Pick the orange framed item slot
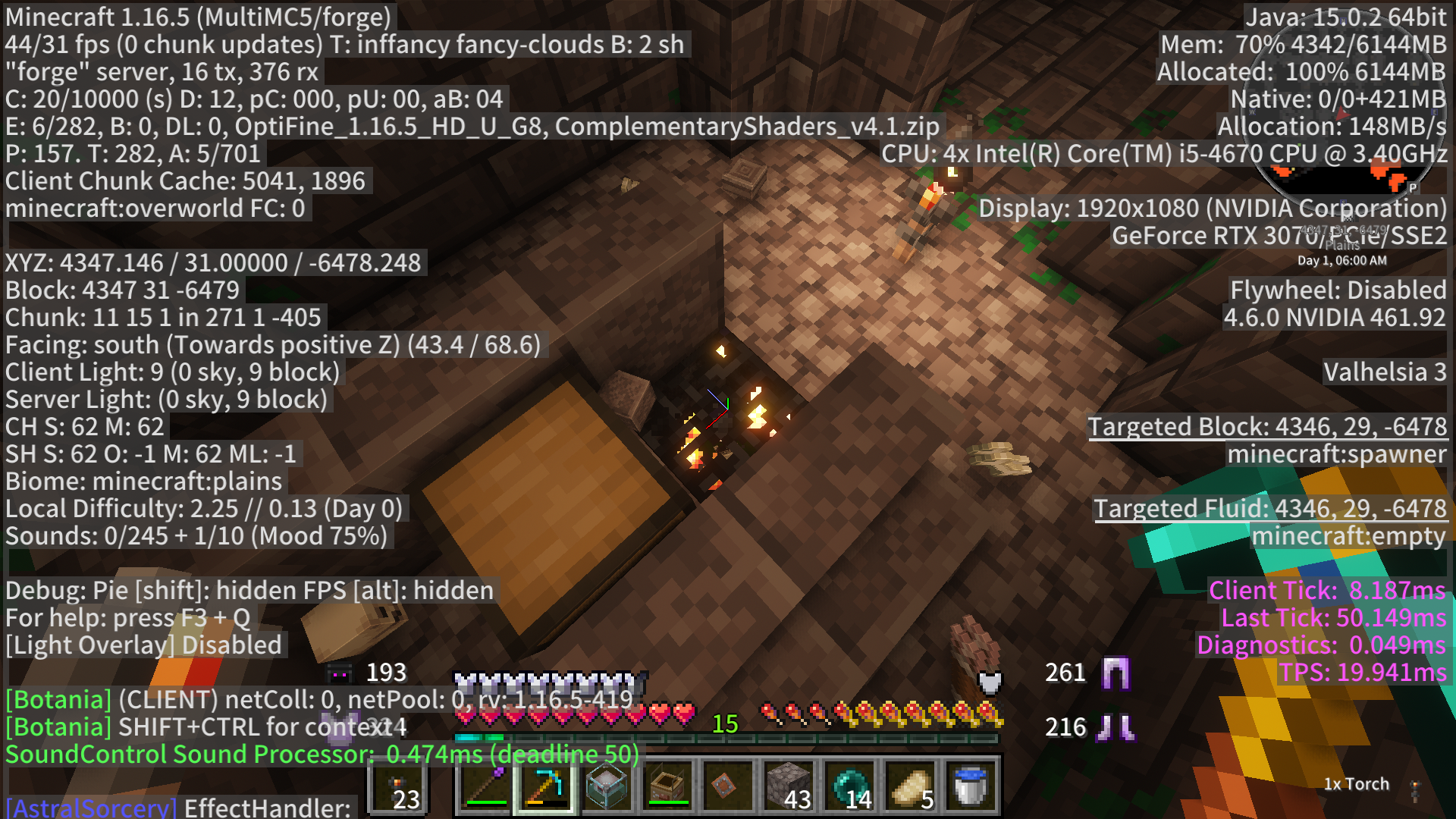Viewport: 1456px width, 819px height. (x=728, y=786)
